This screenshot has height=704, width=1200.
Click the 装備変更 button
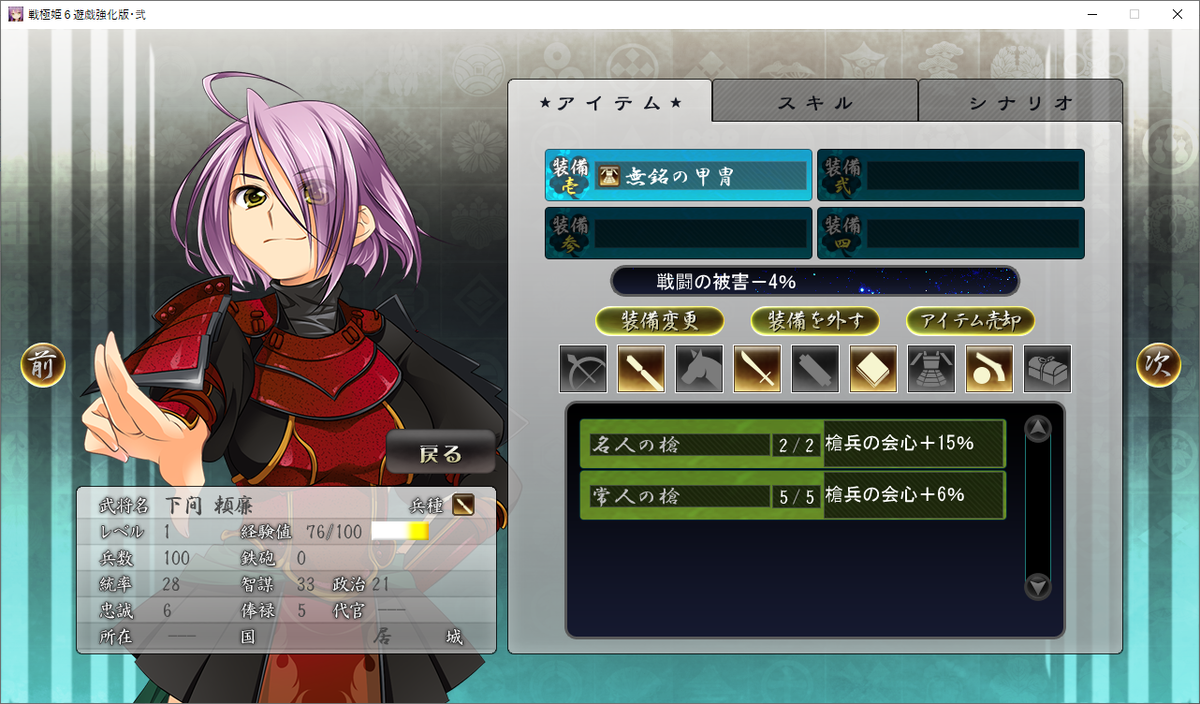[x=659, y=321]
